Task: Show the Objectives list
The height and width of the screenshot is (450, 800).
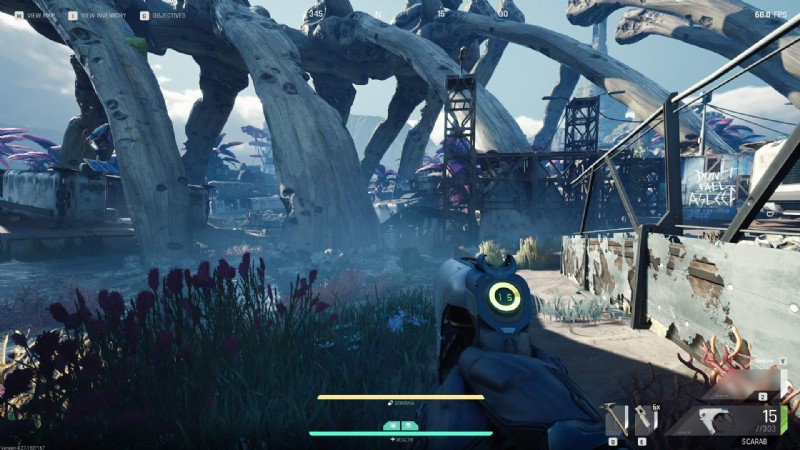Action: tap(163, 16)
